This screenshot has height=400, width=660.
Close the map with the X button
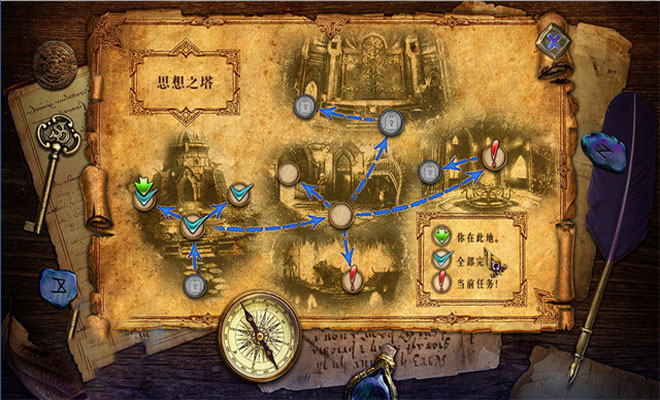click(x=549, y=44)
